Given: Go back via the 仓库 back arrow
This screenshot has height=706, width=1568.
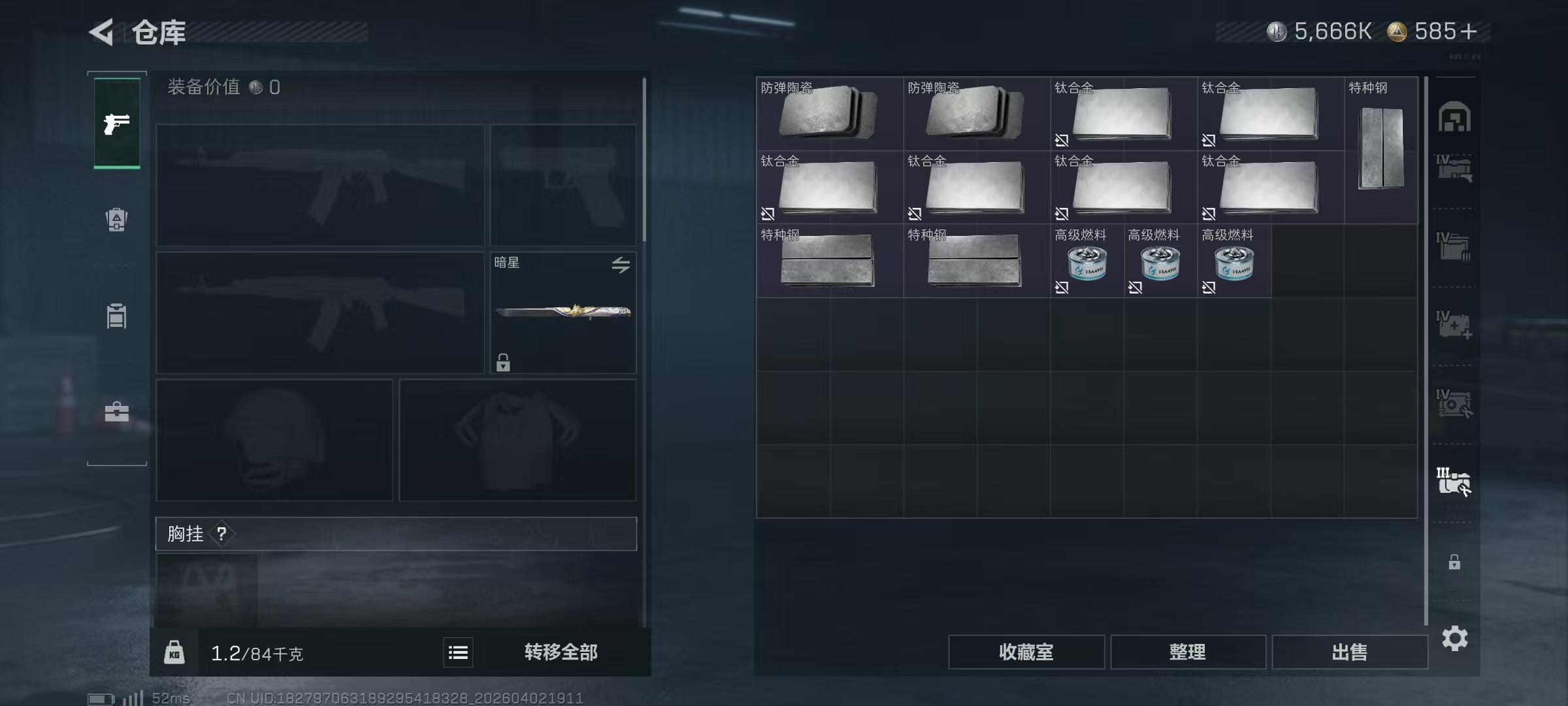Looking at the screenshot, I should [x=103, y=31].
